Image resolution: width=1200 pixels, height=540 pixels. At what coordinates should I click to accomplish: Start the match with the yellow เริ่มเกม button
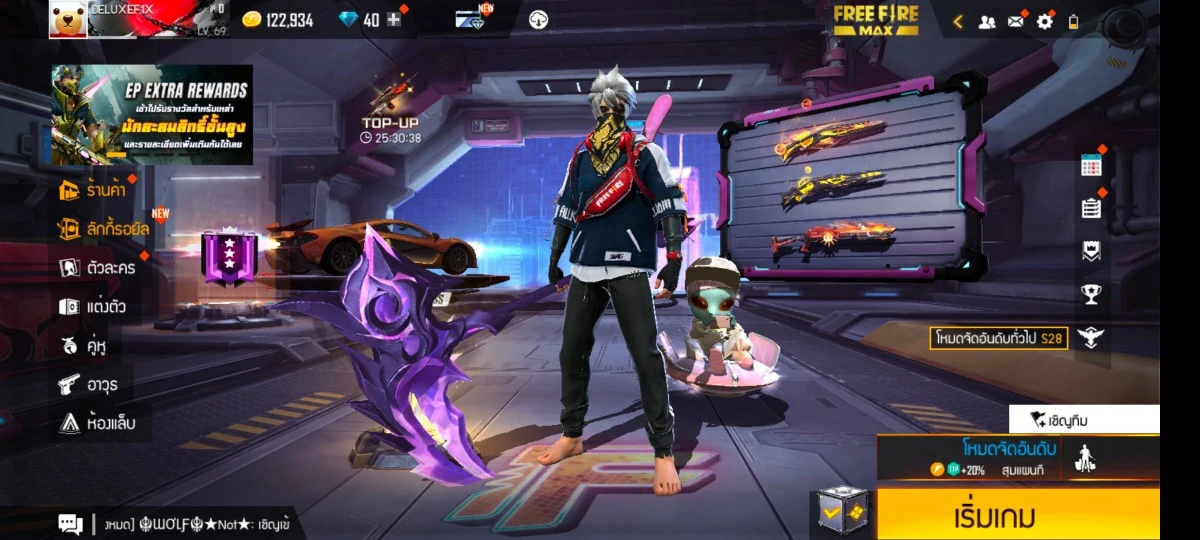pos(1018,516)
